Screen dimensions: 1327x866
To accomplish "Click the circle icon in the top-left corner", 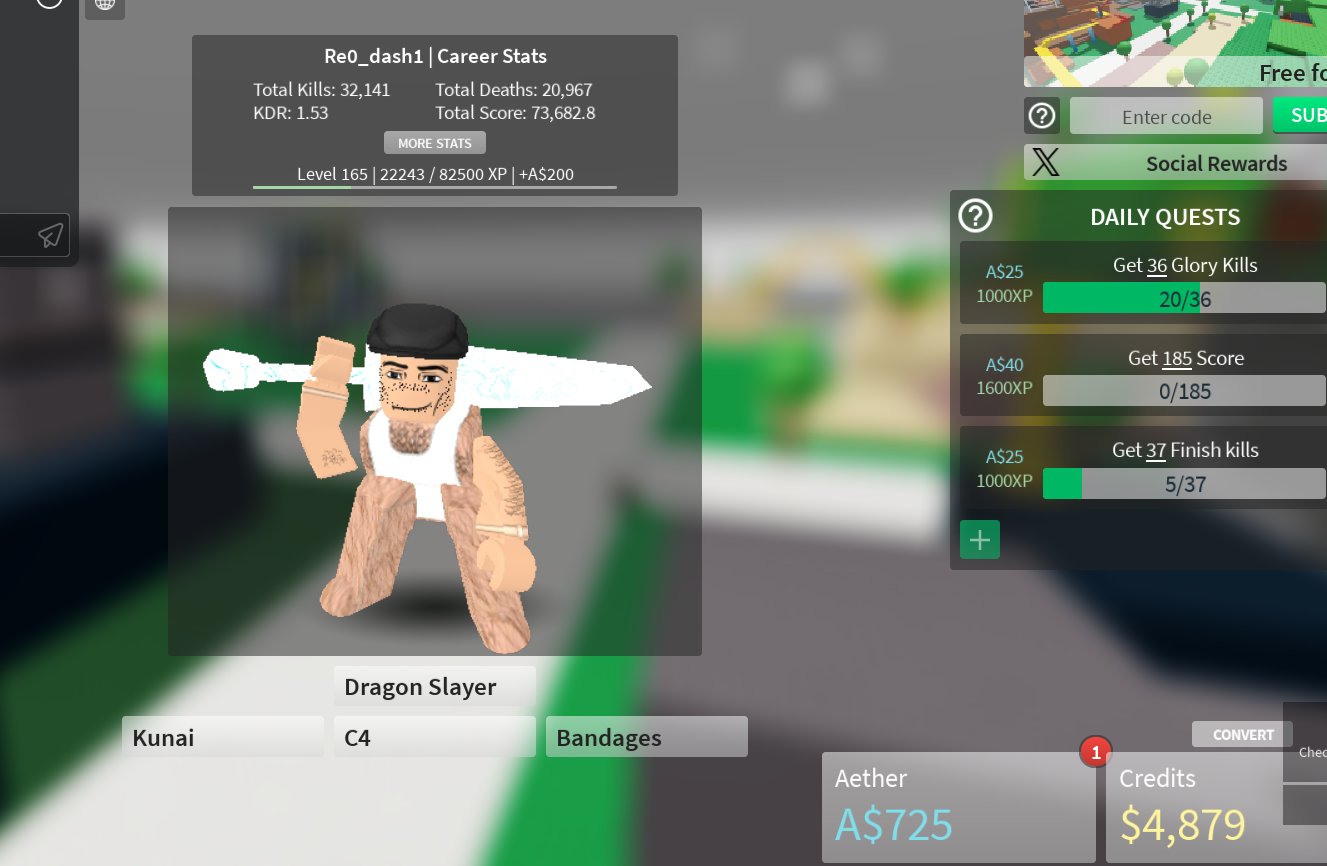I will click(x=49, y=3).
